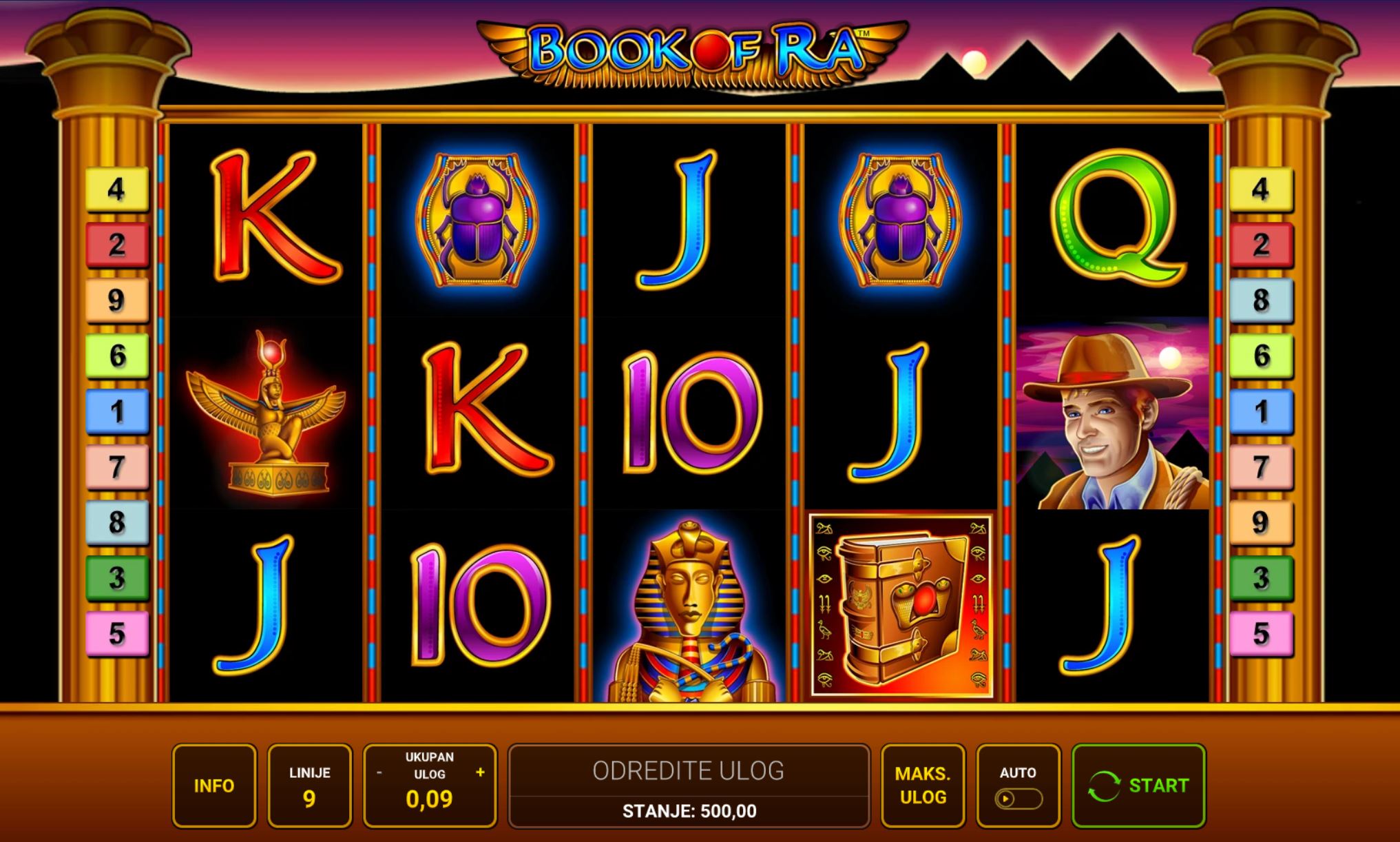Click the LINIJE lines selector
Viewport: 1400px width, 842px height.
(x=309, y=785)
